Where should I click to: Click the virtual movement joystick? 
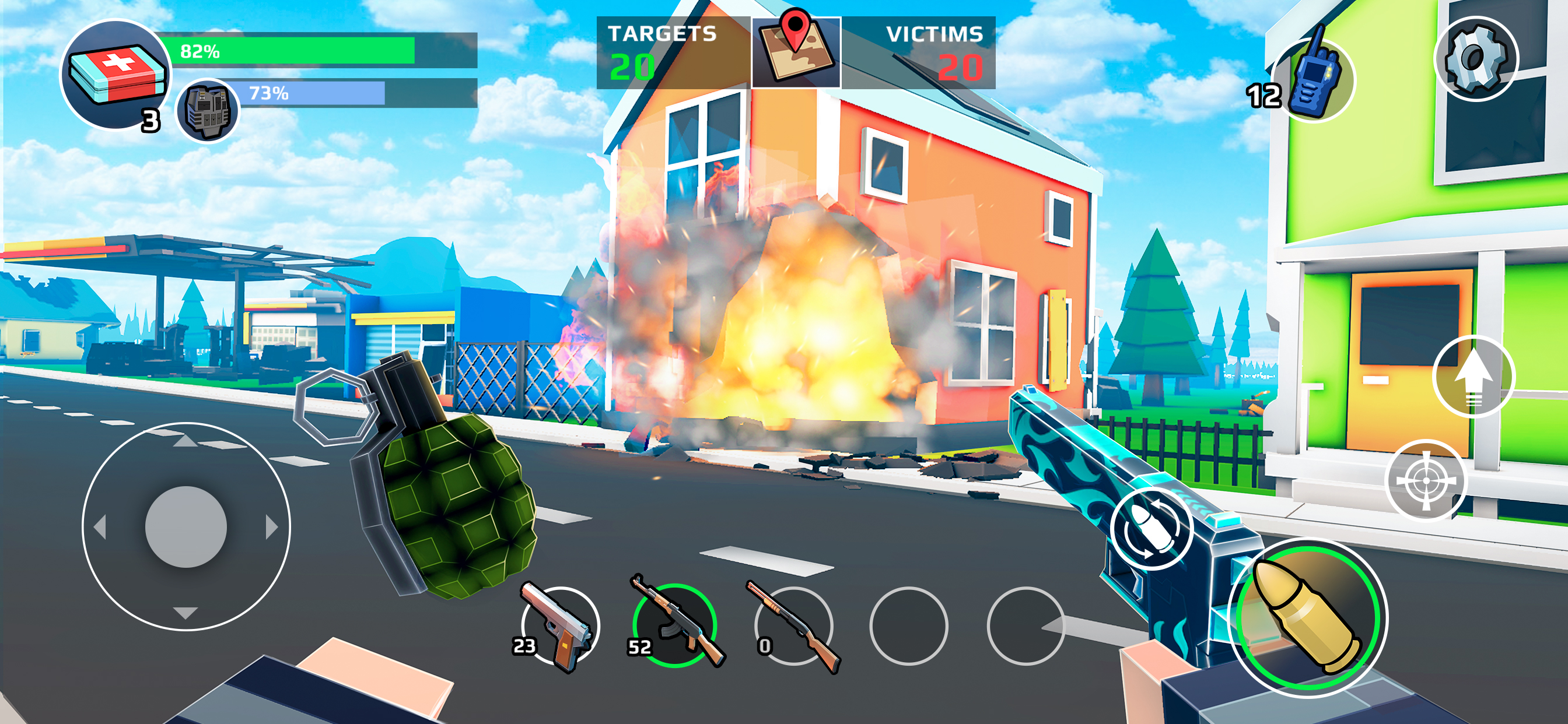point(185,527)
